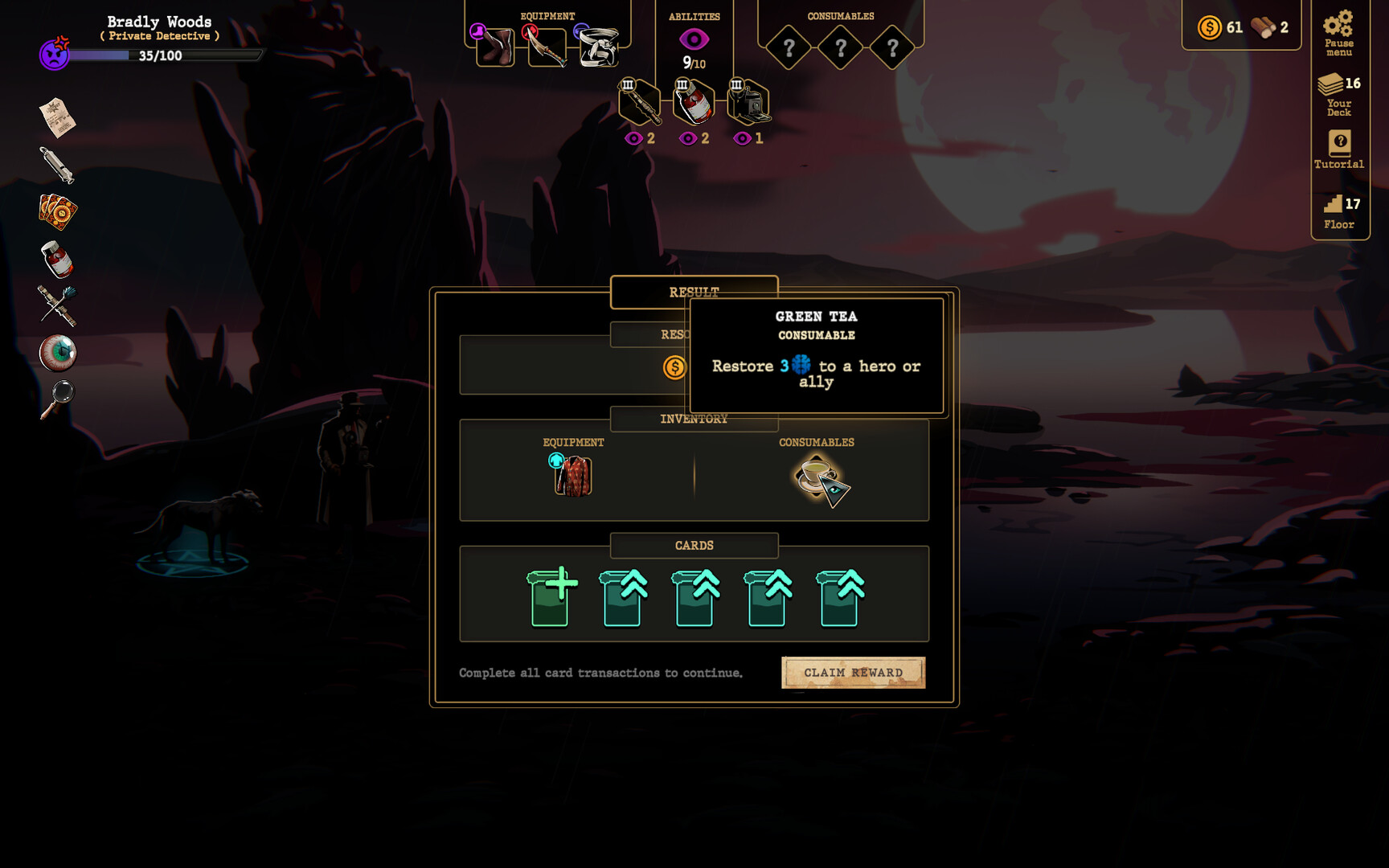The image size is (1389, 868).
Task: Open Your Deck panel
Action: [1338, 95]
